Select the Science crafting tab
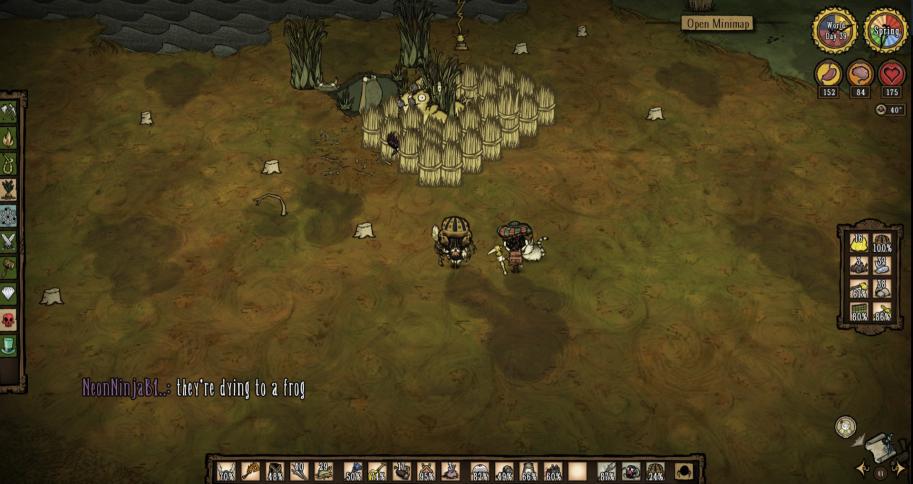This screenshot has width=913, height=484. click(x=10, y=215)
